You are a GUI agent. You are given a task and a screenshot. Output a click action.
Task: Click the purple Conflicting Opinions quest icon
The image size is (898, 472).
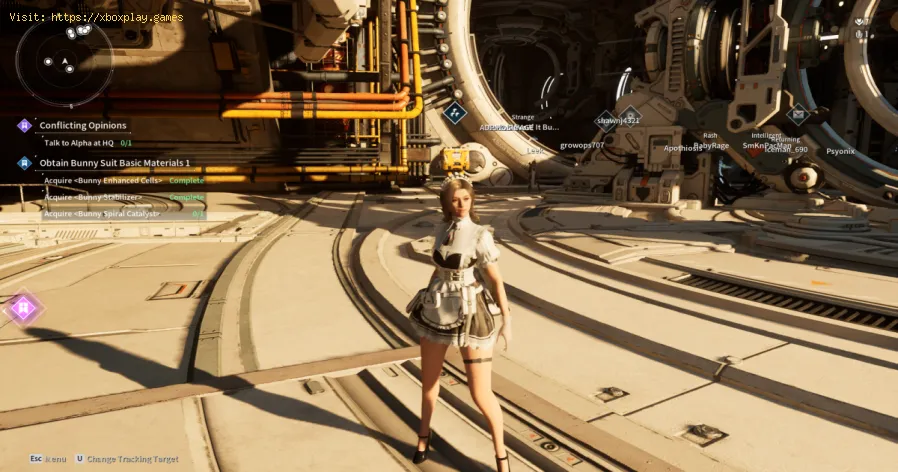(24, 126)
